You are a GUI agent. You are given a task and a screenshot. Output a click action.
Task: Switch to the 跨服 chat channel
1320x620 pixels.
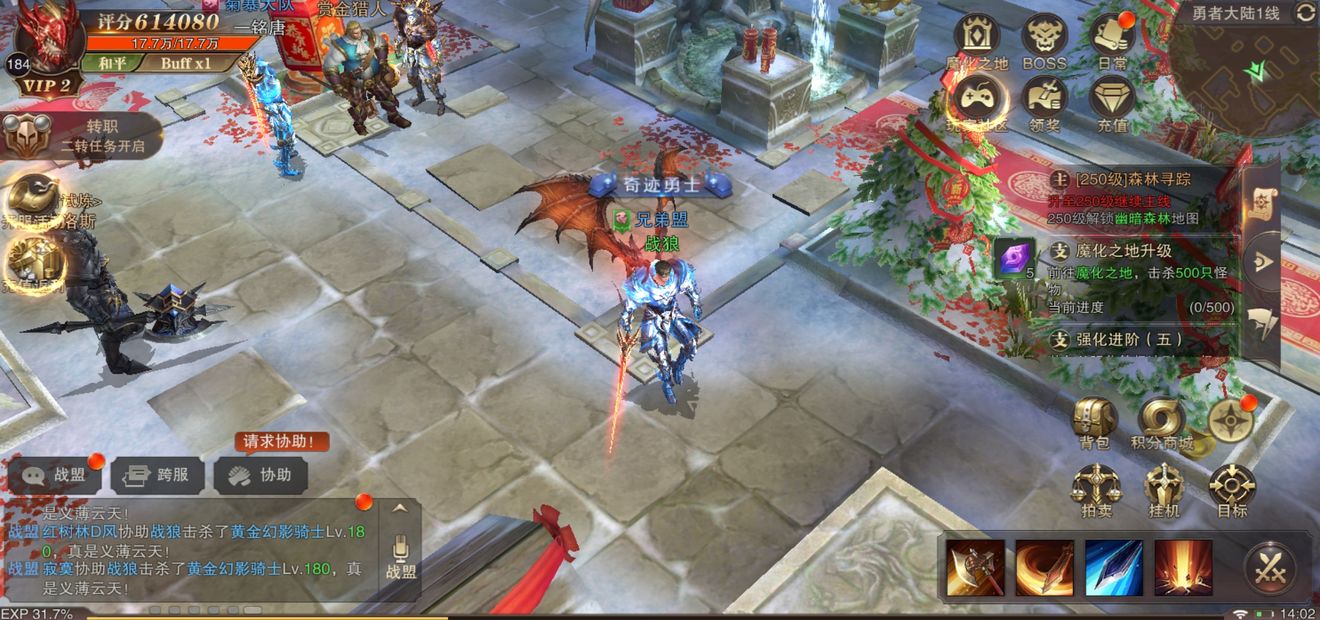pos(159,476)
